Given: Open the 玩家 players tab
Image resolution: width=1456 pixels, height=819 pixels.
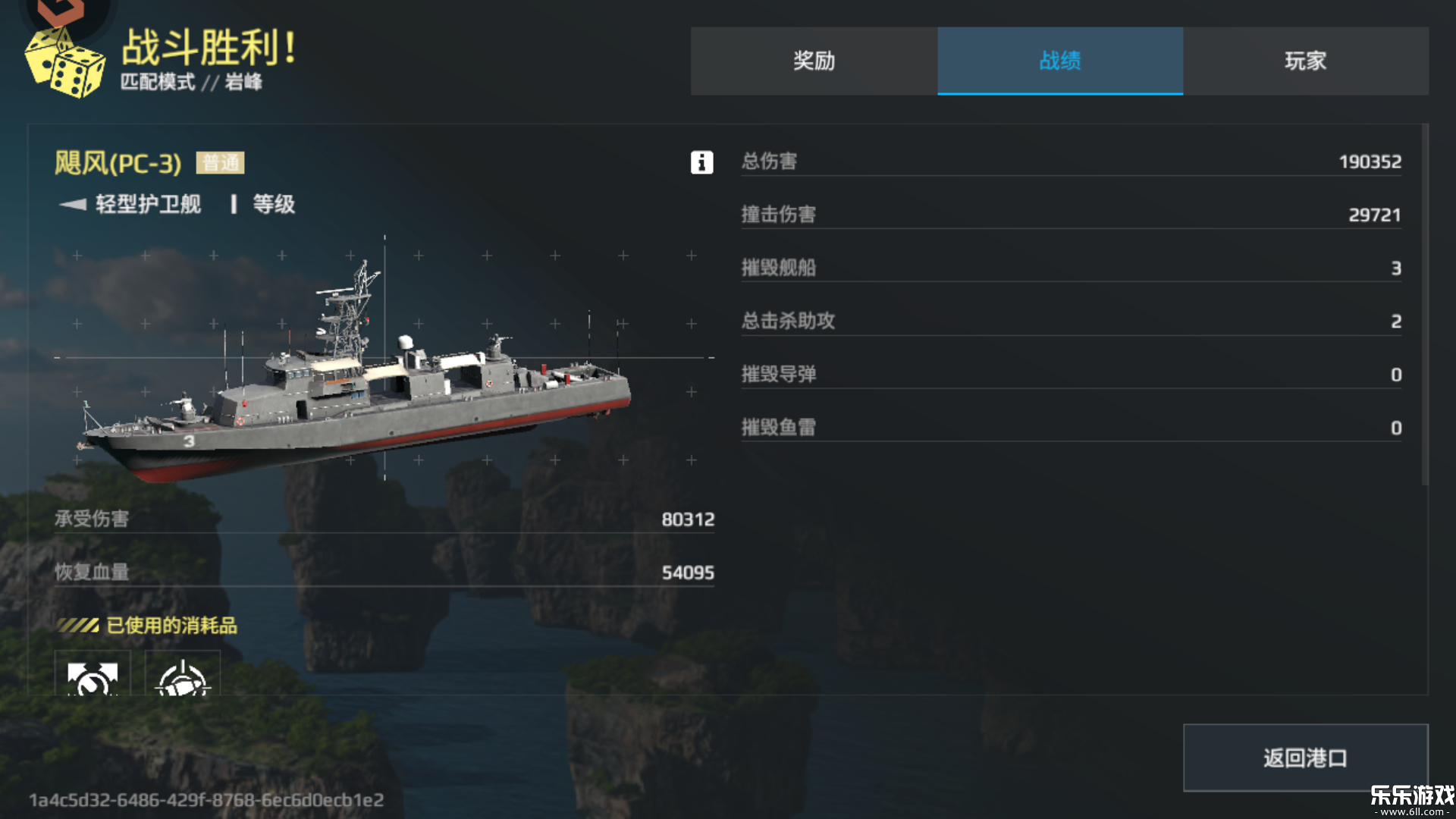Looking at the screenshot, I should 1305,61.
